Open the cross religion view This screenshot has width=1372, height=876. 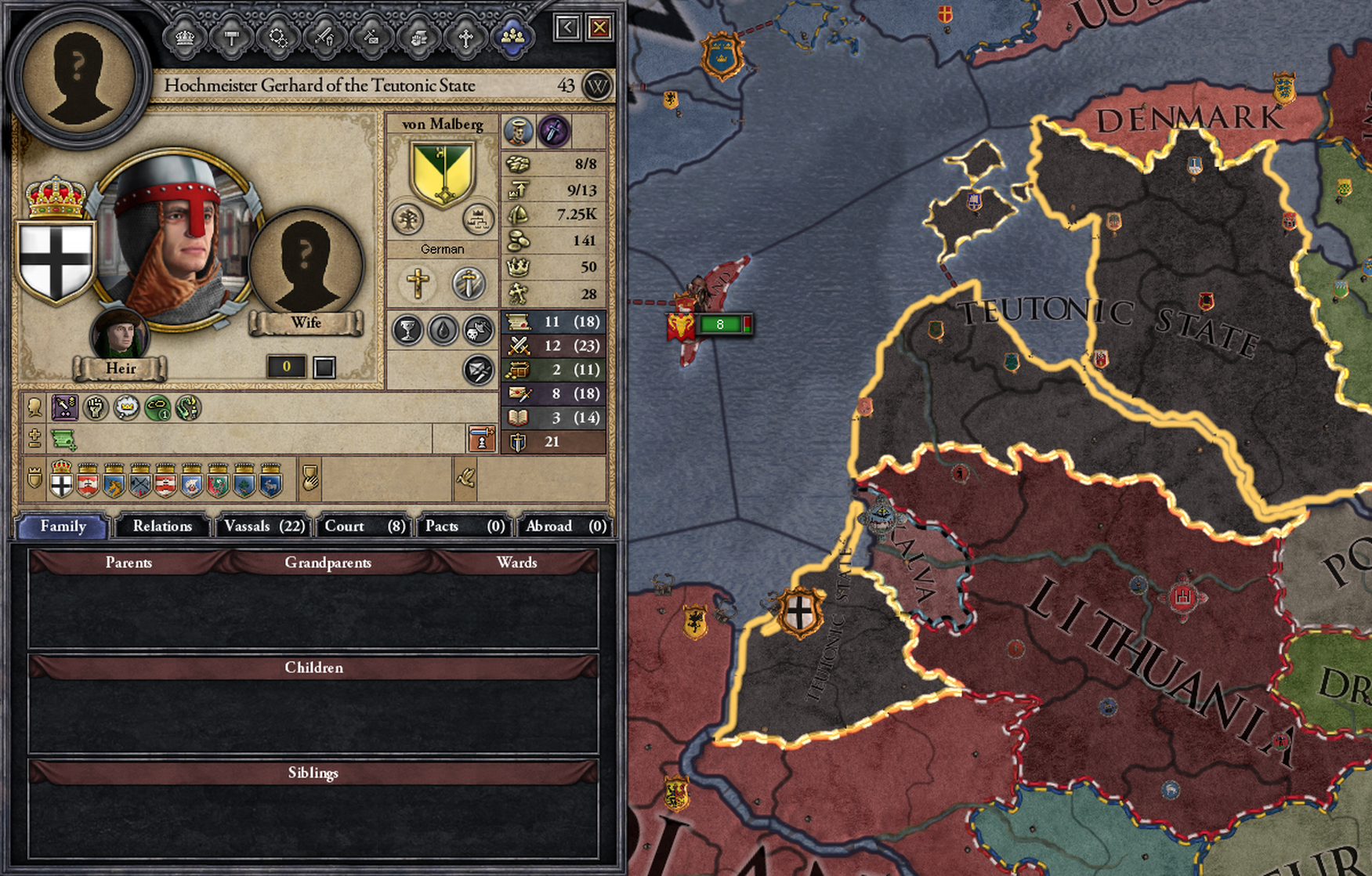[x=465, y=37]
